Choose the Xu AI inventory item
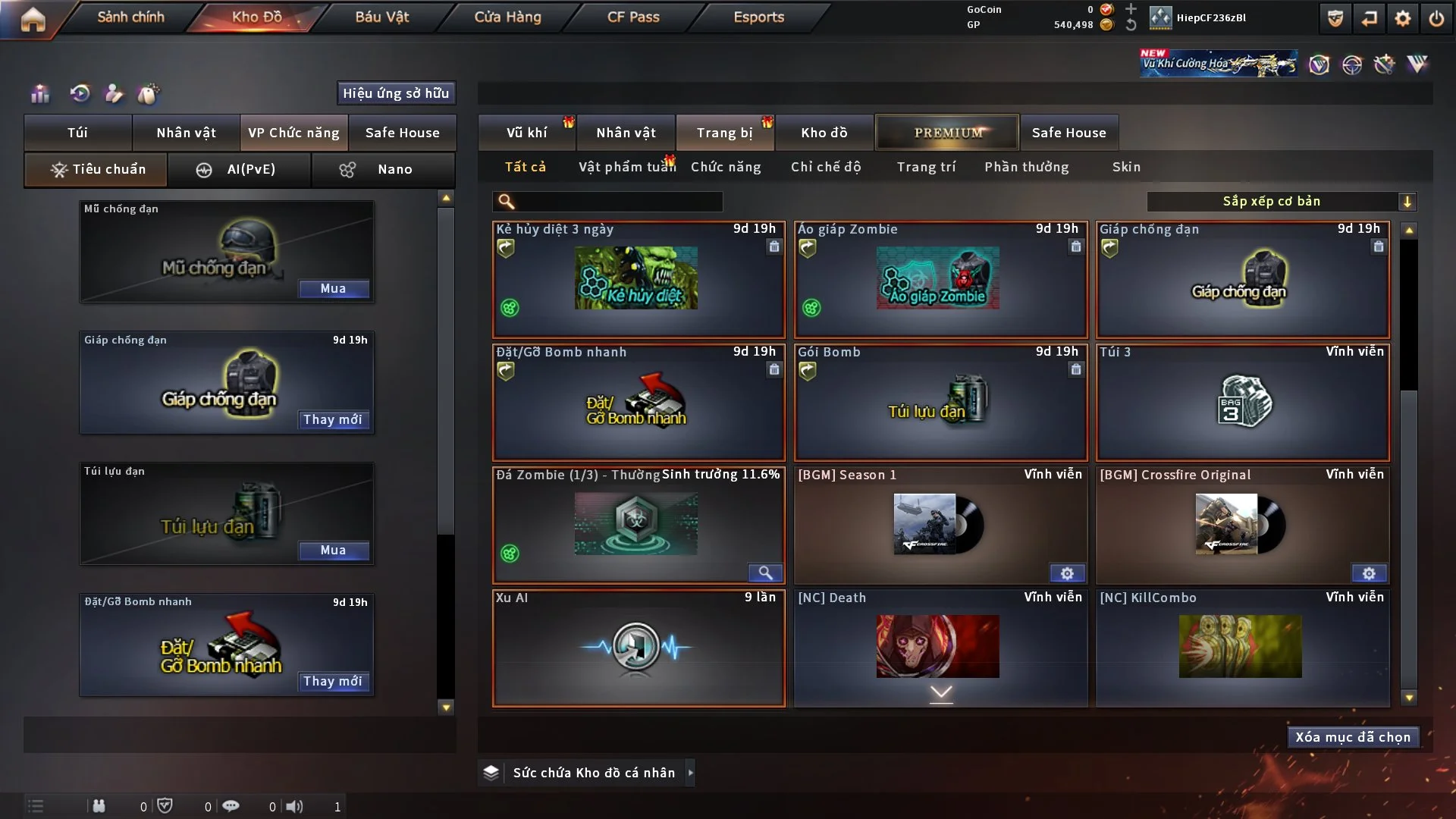Screen dimensions: 1456x819 (x=639, y=648)
